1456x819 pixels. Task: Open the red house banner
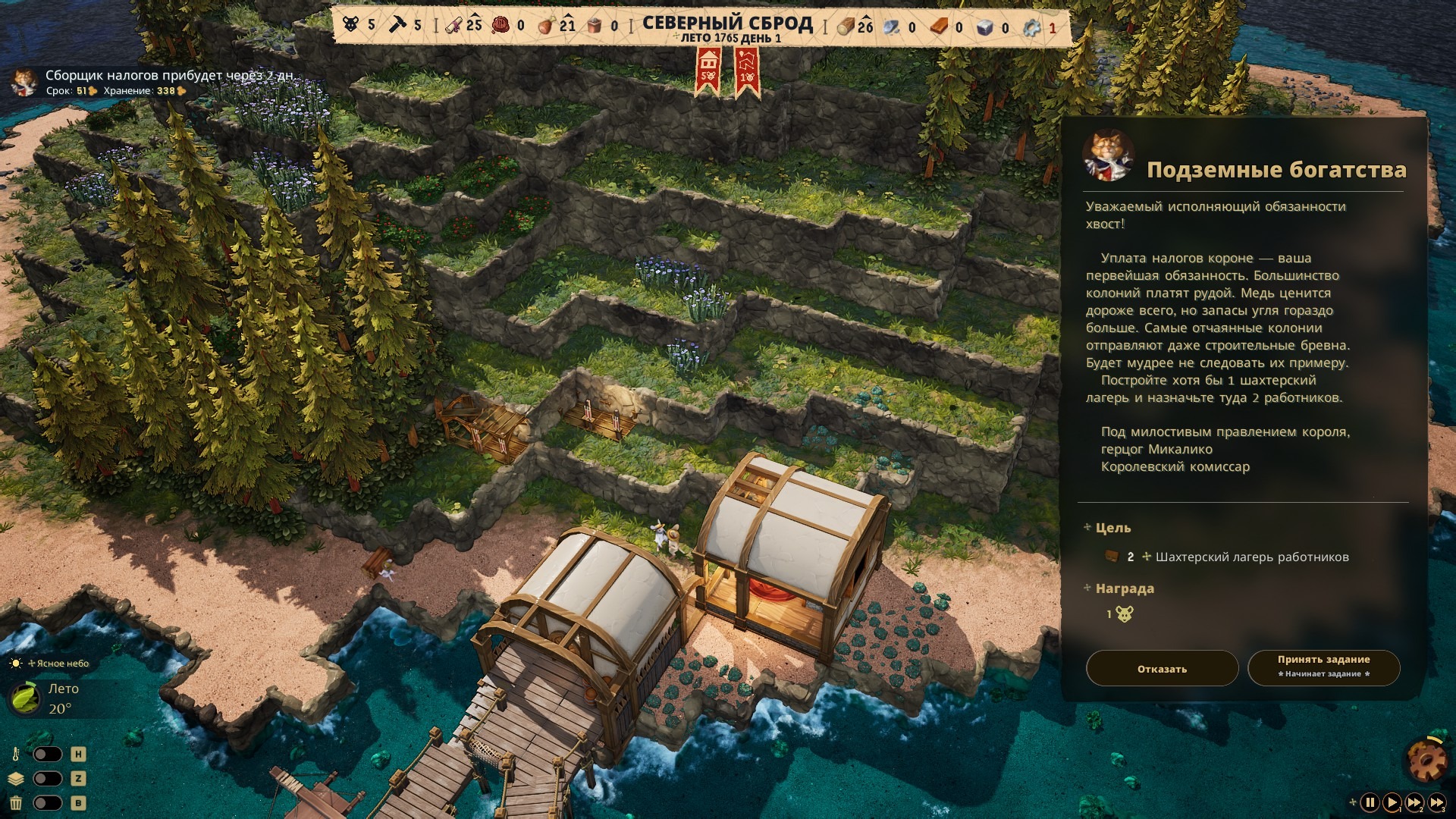[x=708, y=70]
